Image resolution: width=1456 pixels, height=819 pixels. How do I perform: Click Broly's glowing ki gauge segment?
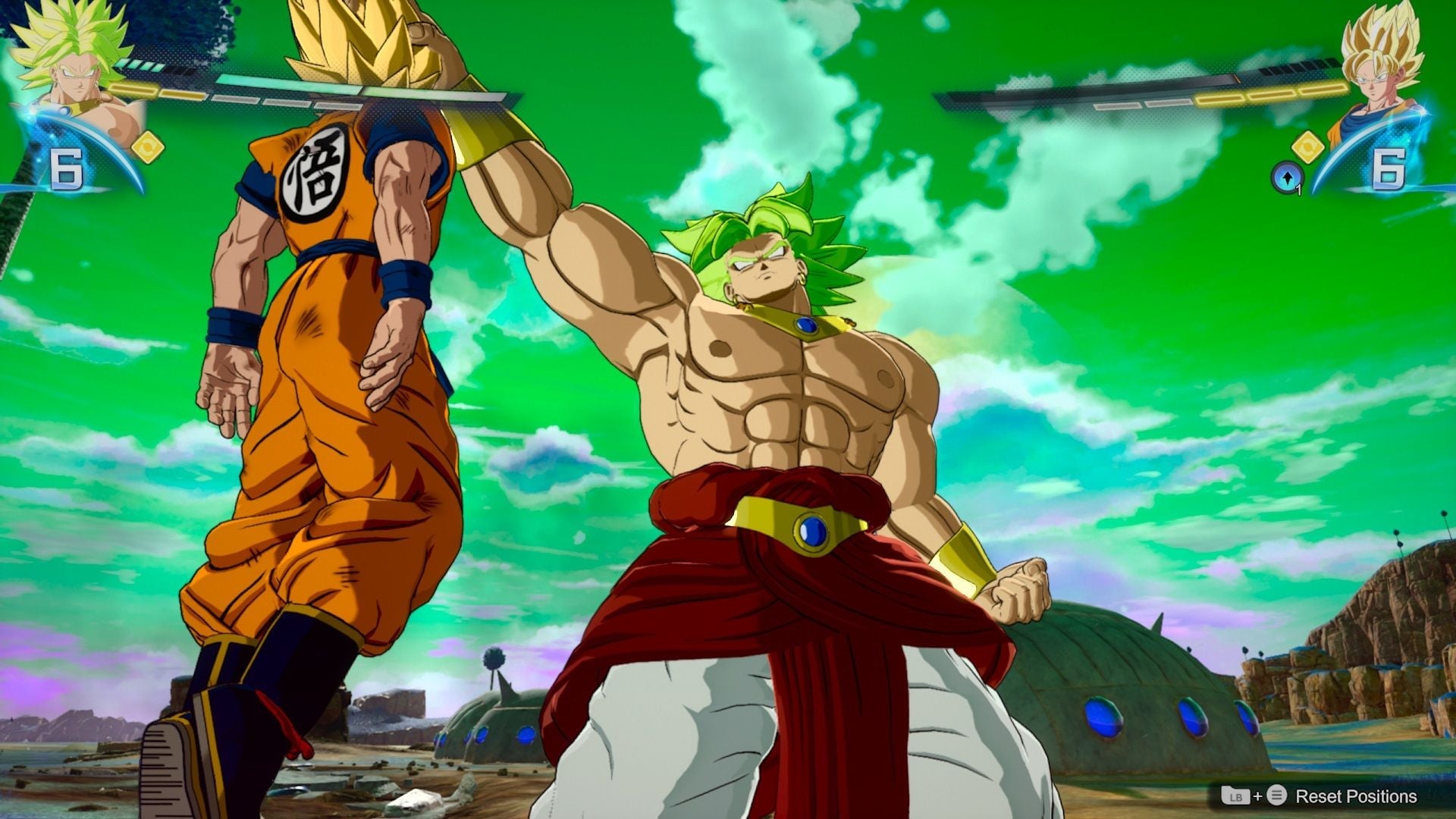click(x=158, y=91)
